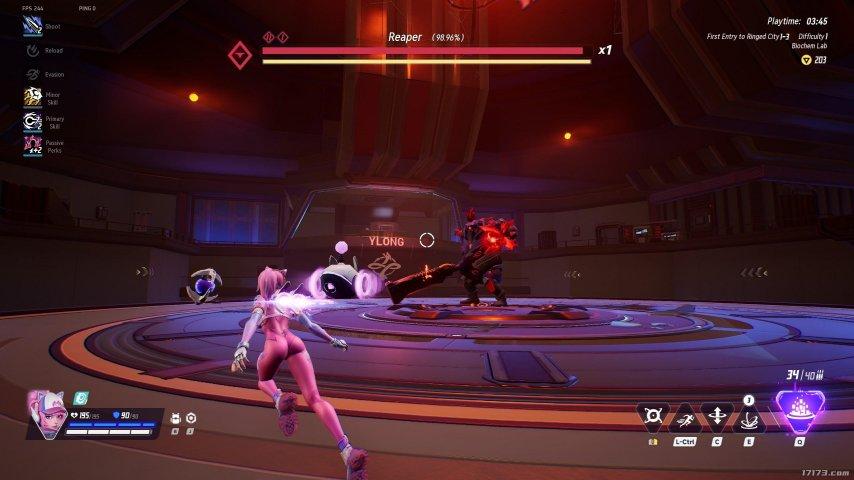
Task: Choose the Evasion skill icon
Action: (x=32, y=73)
